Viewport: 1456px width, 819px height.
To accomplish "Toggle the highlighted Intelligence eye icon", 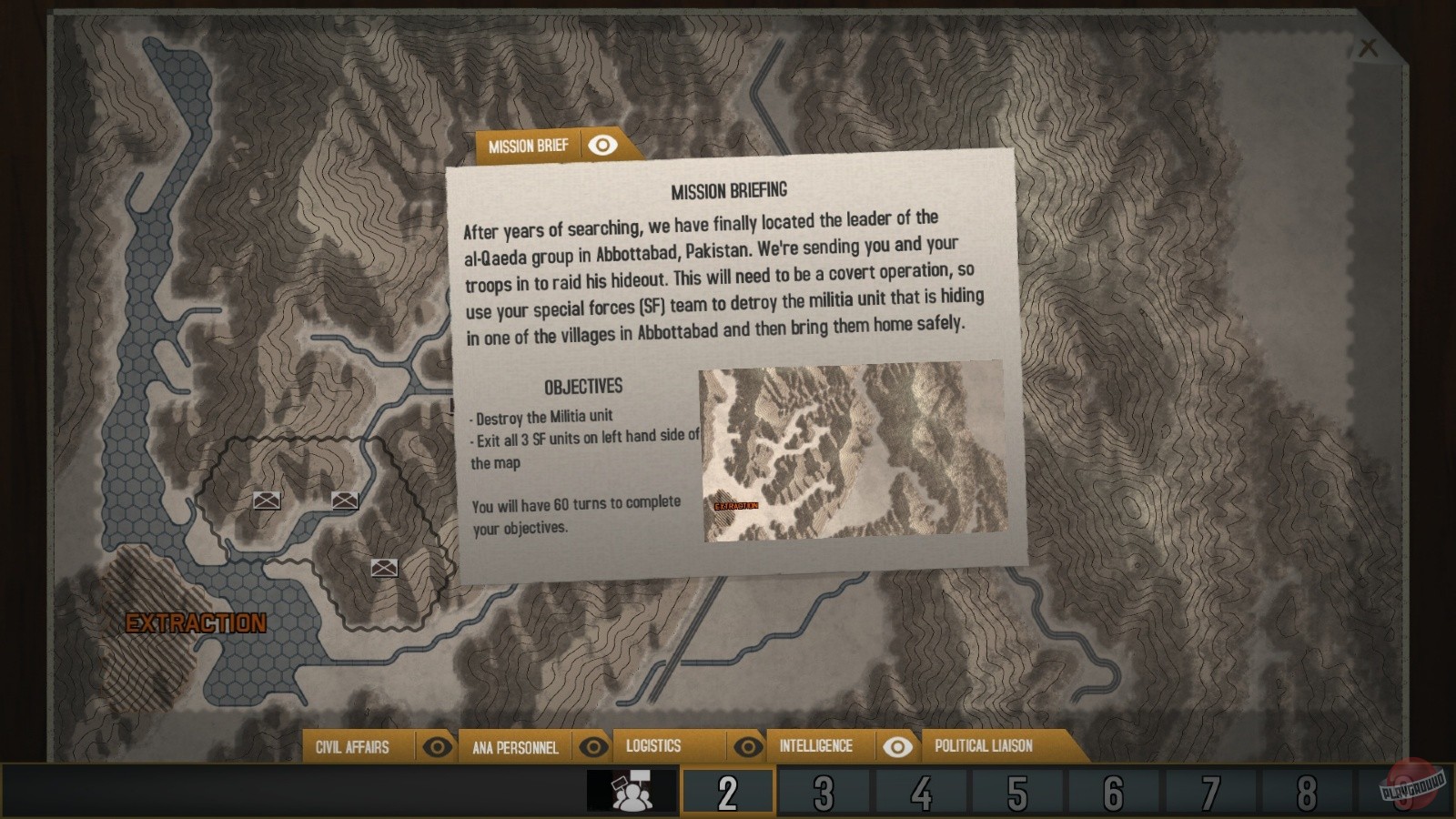I will (899, 746).
